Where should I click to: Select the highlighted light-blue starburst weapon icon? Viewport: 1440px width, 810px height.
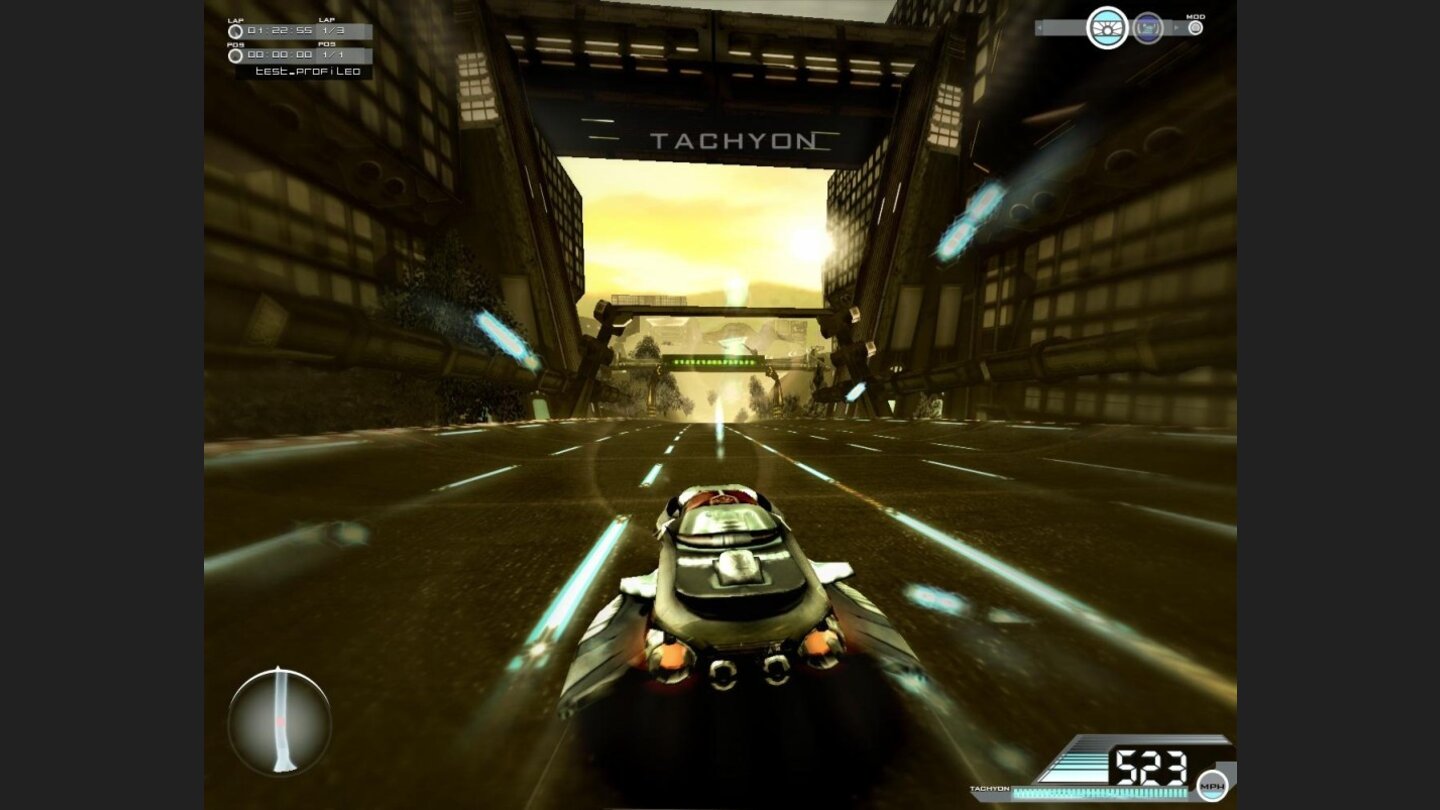point(1107,28)
